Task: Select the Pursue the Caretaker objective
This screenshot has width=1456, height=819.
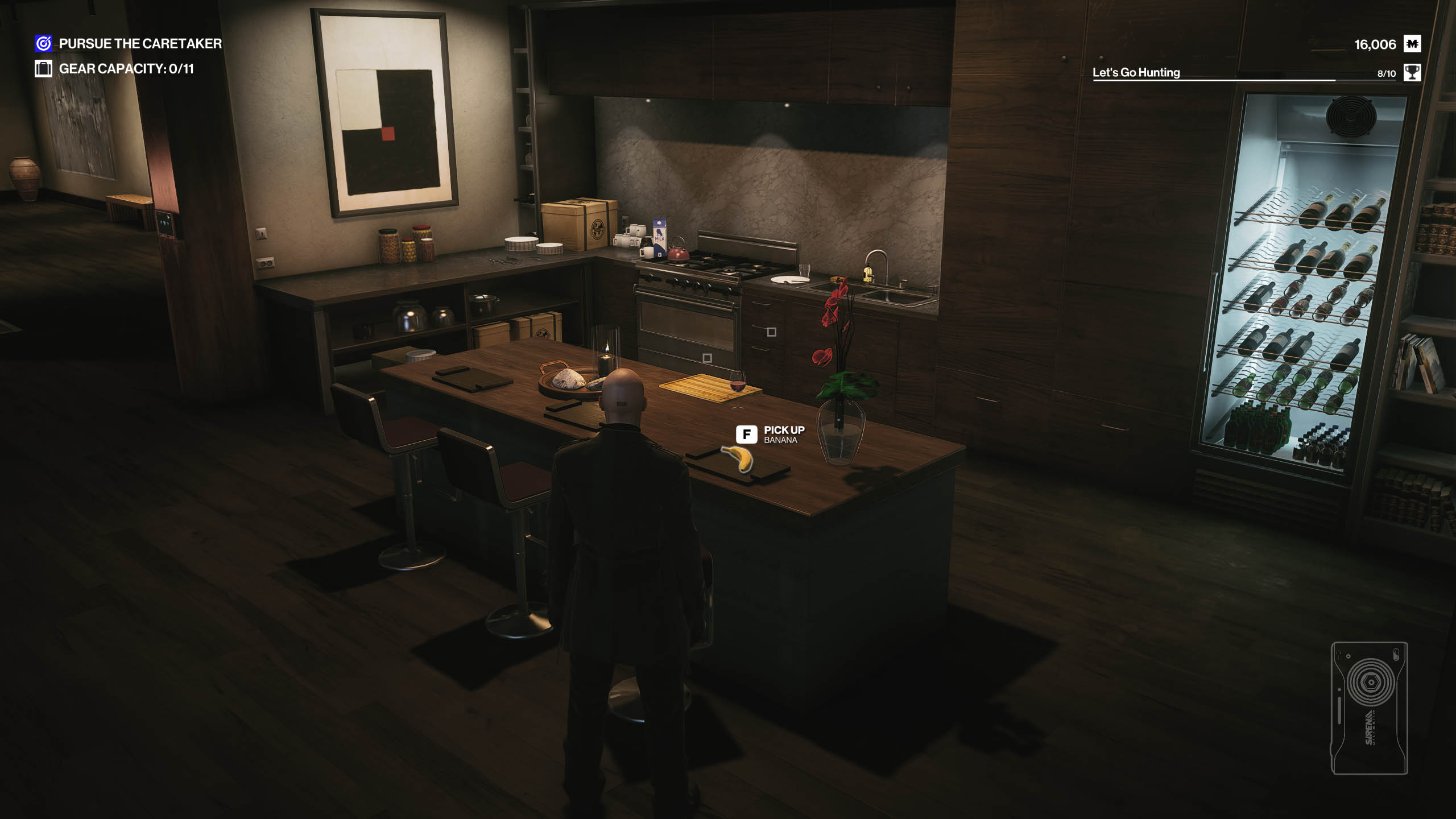Action: pyautogui.click(x=140, y=44)
